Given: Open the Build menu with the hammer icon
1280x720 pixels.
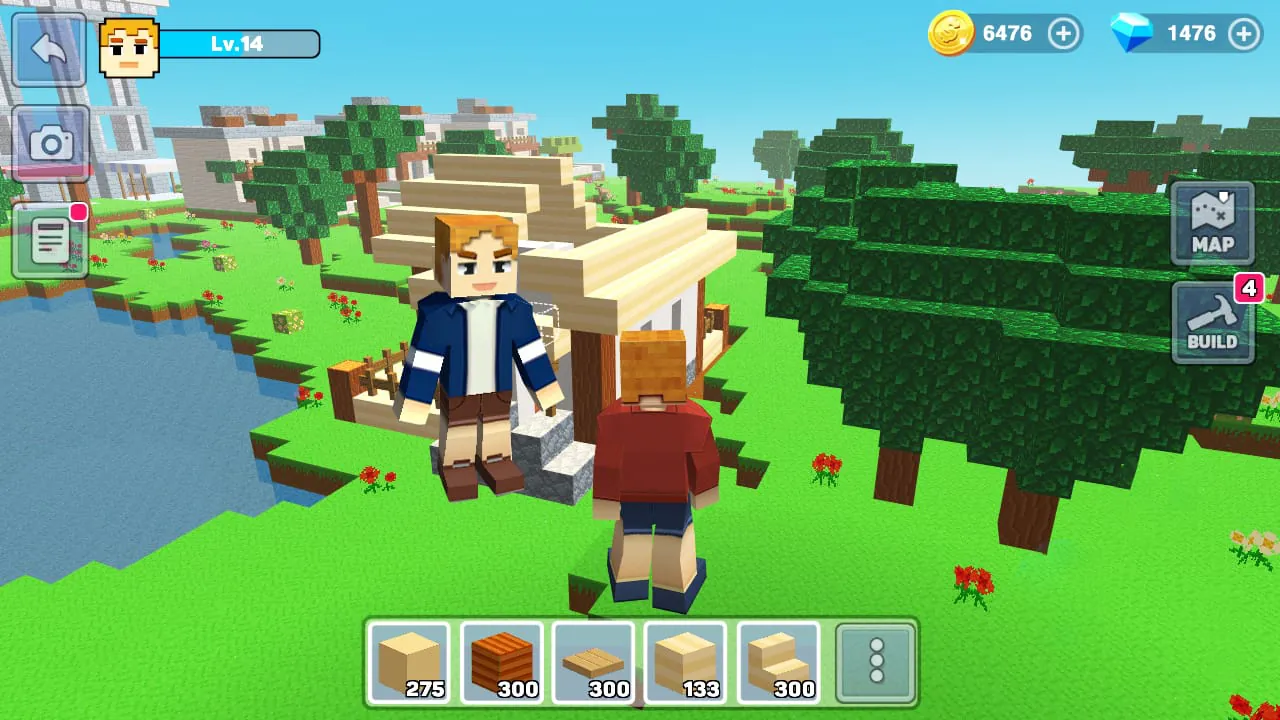Looking at the screenshot, I should coord(1212,323).
